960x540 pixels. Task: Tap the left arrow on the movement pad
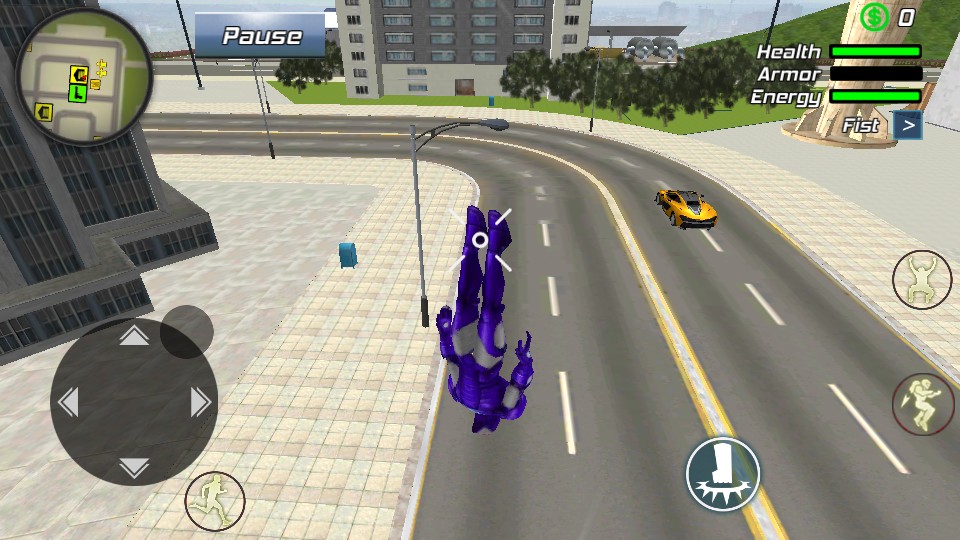(68, 402)
